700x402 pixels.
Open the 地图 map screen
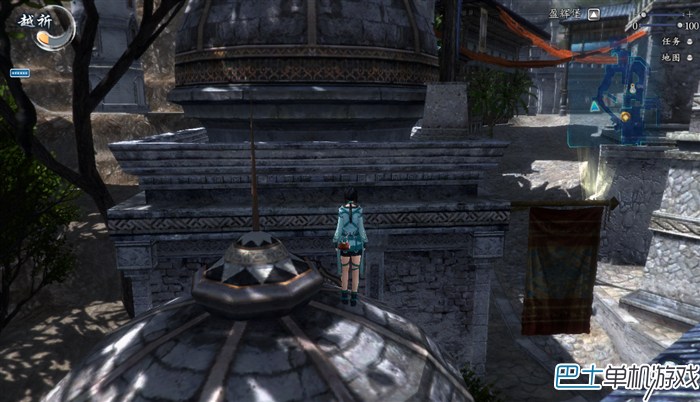tap(671, 58)
